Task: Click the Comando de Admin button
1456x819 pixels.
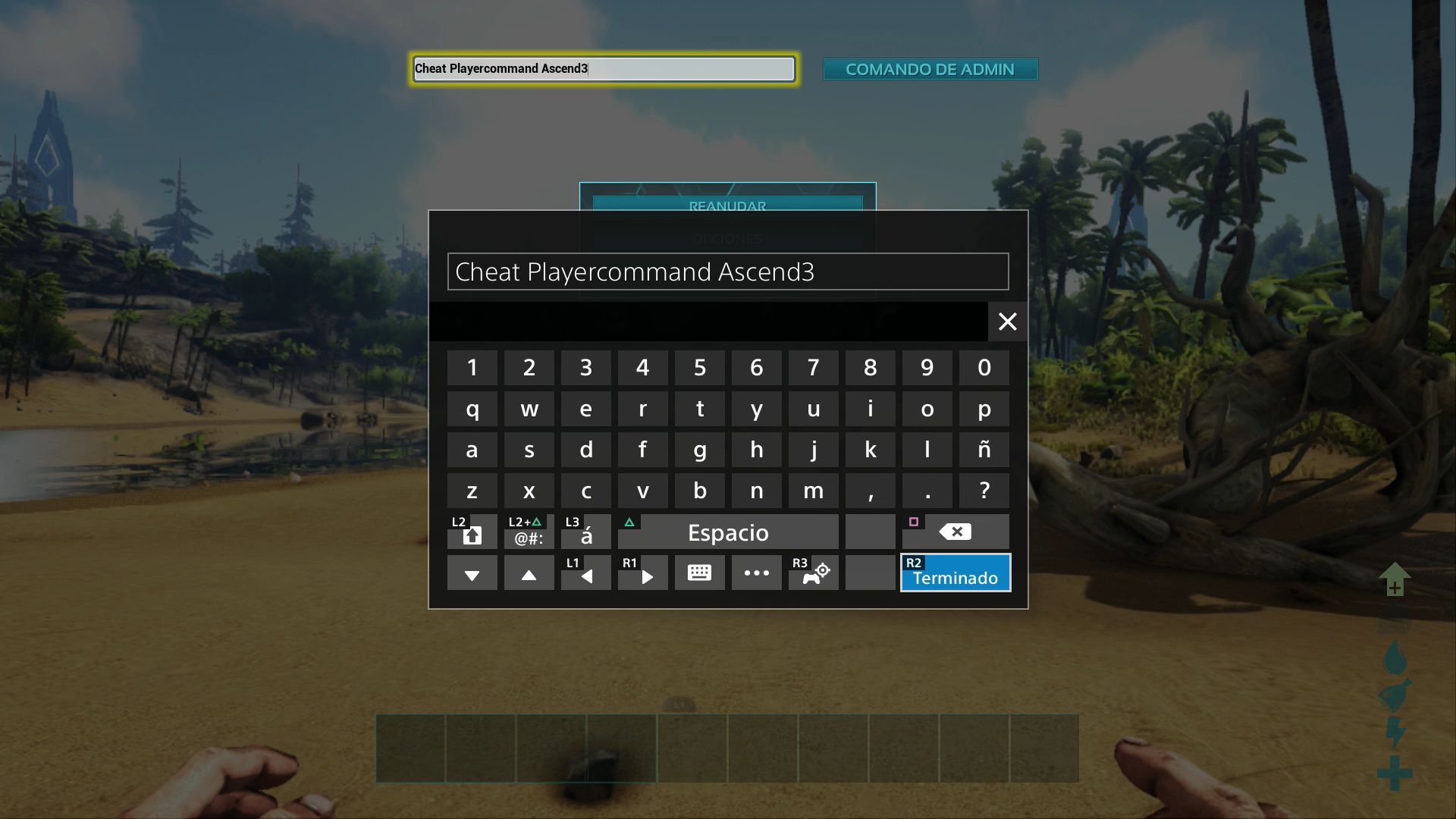Action: (930, 69)
